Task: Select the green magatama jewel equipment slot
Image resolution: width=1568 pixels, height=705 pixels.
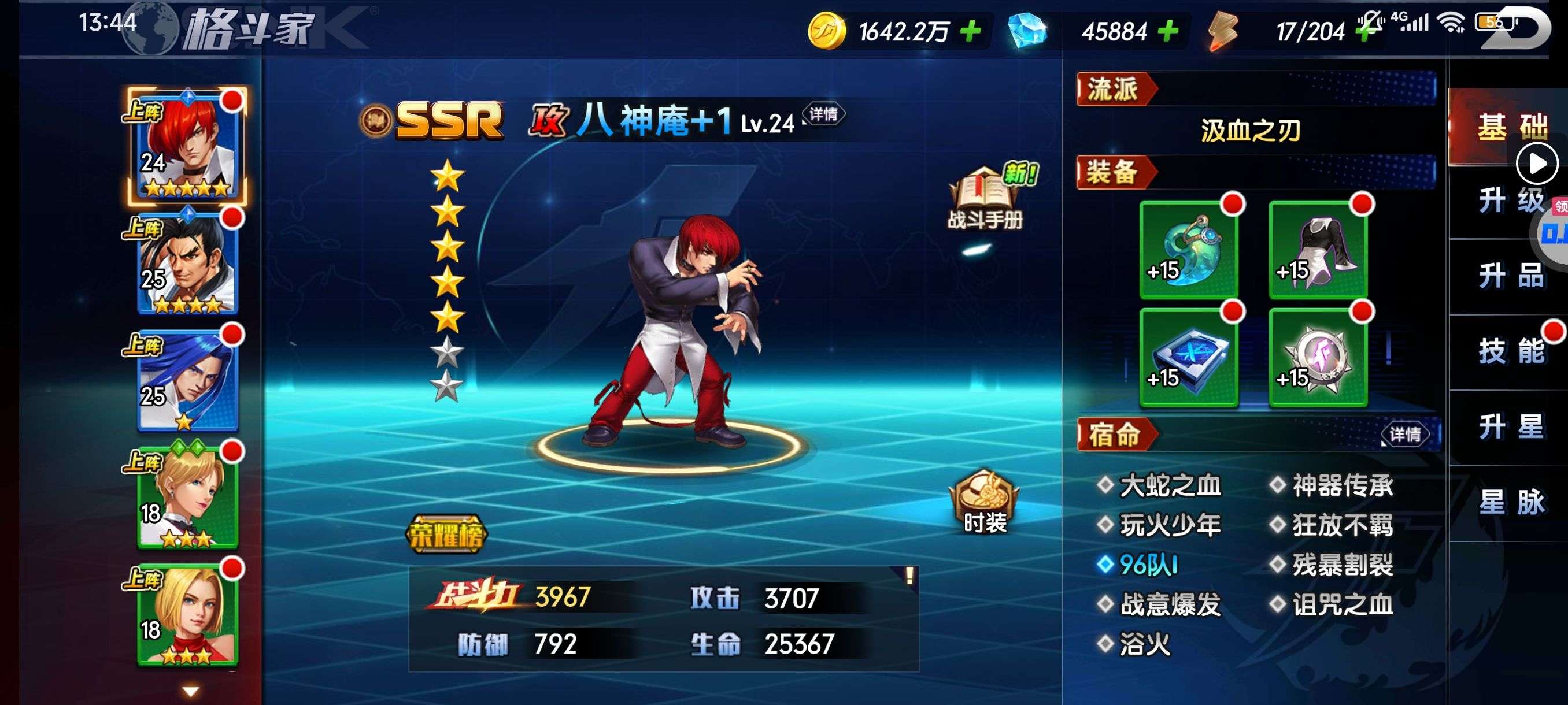Action: (x=1189, y=250)
